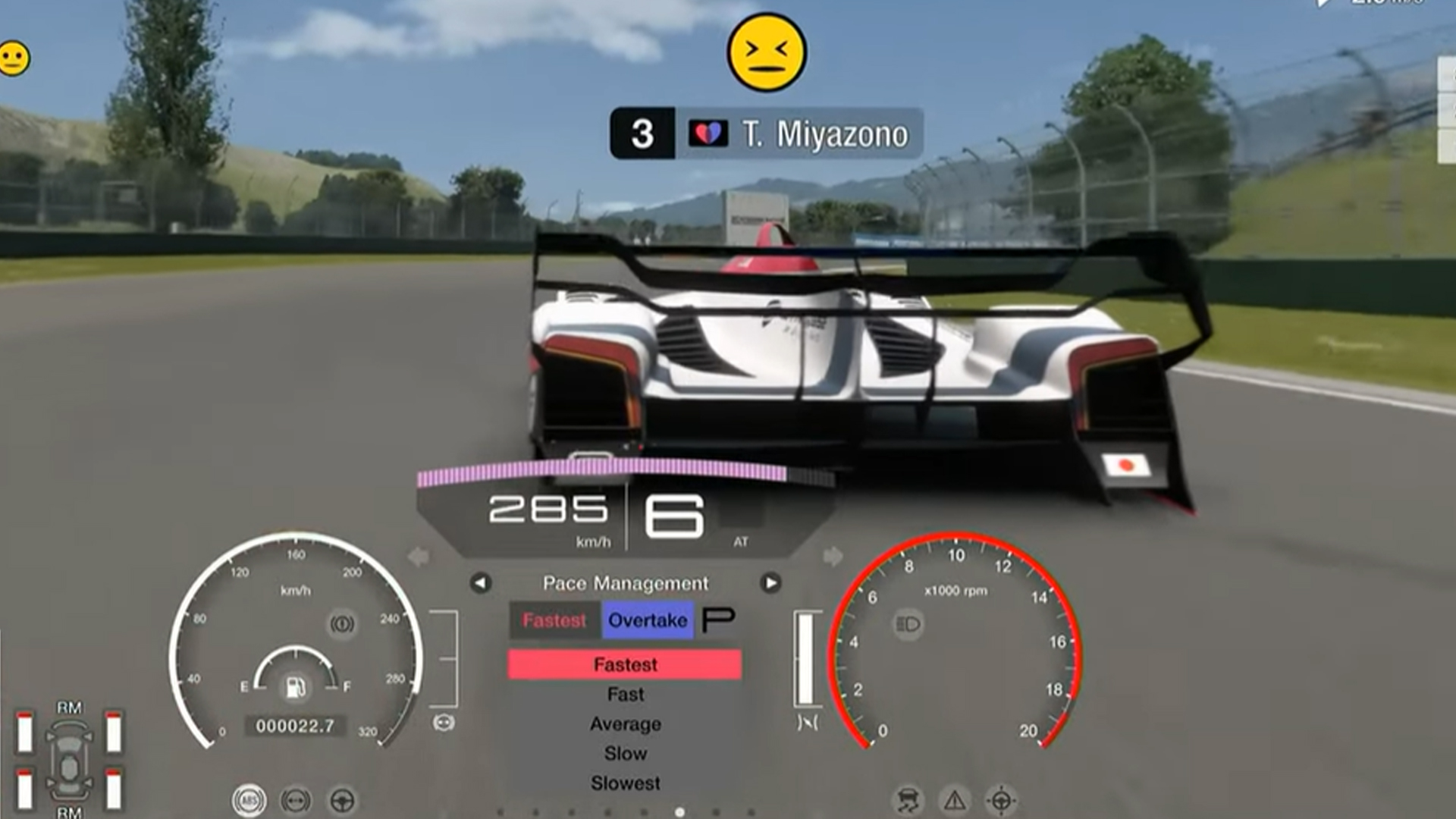Set pace management to Average

[625, 723]
